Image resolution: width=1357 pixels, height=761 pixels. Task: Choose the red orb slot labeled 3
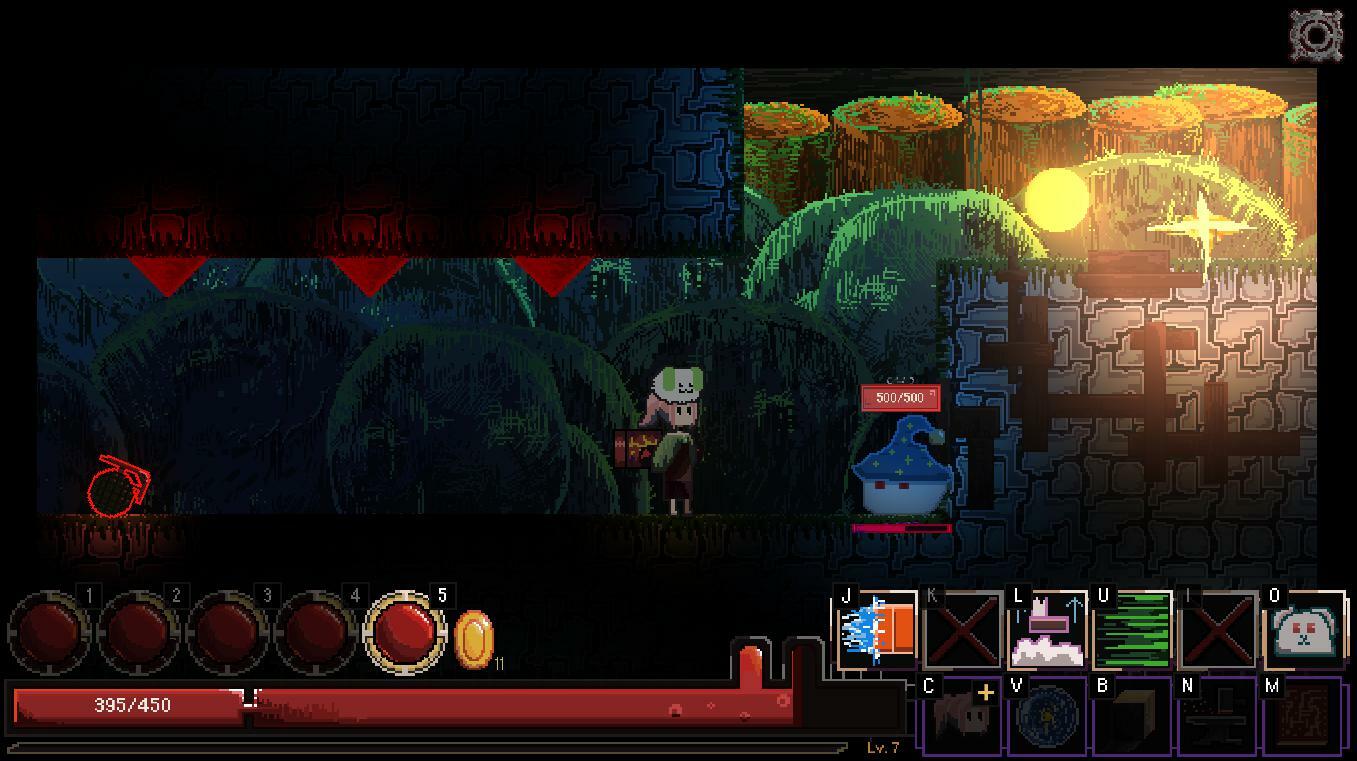coord(228,632)
